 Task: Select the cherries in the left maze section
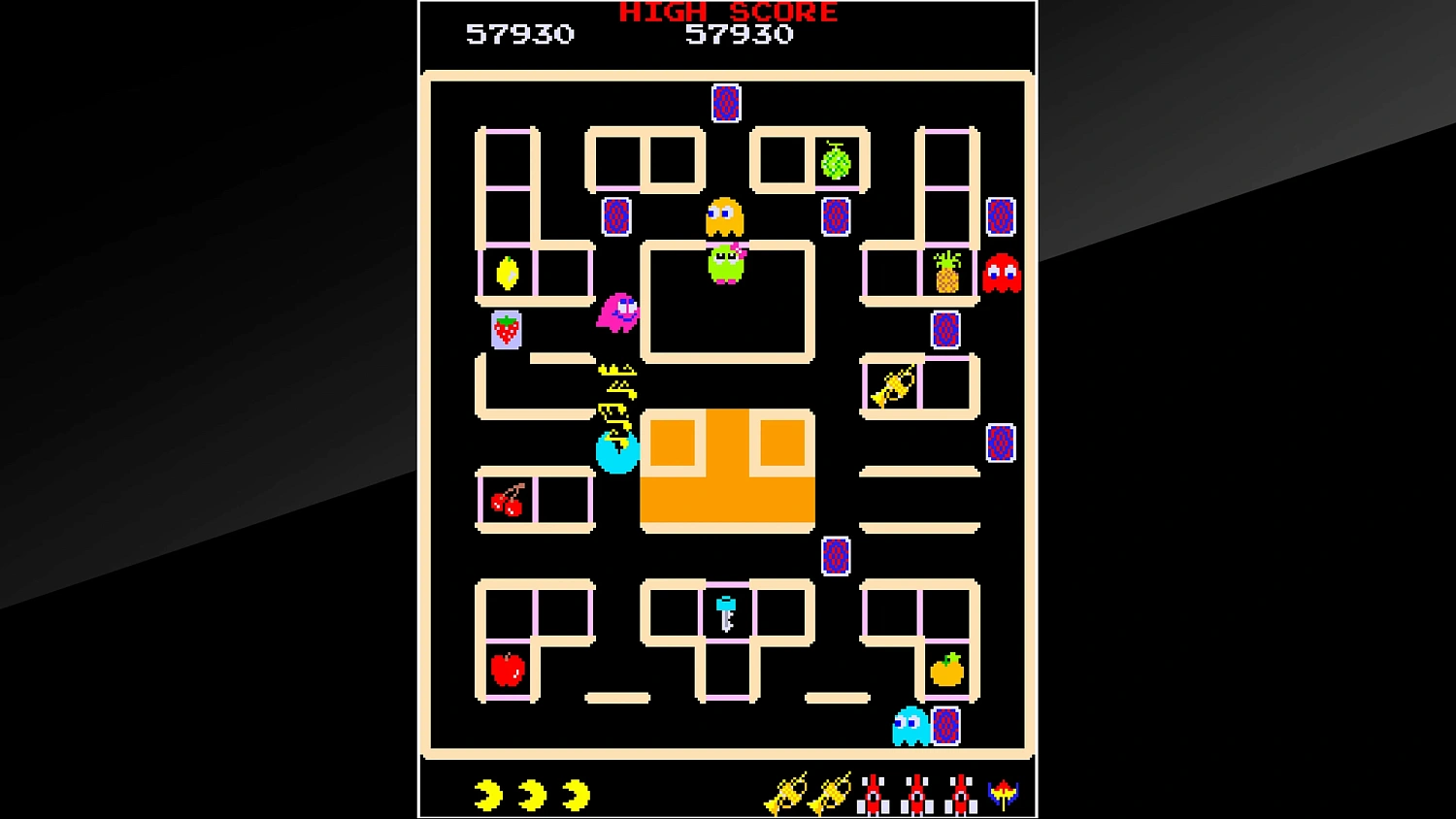(x=506, y=501)
